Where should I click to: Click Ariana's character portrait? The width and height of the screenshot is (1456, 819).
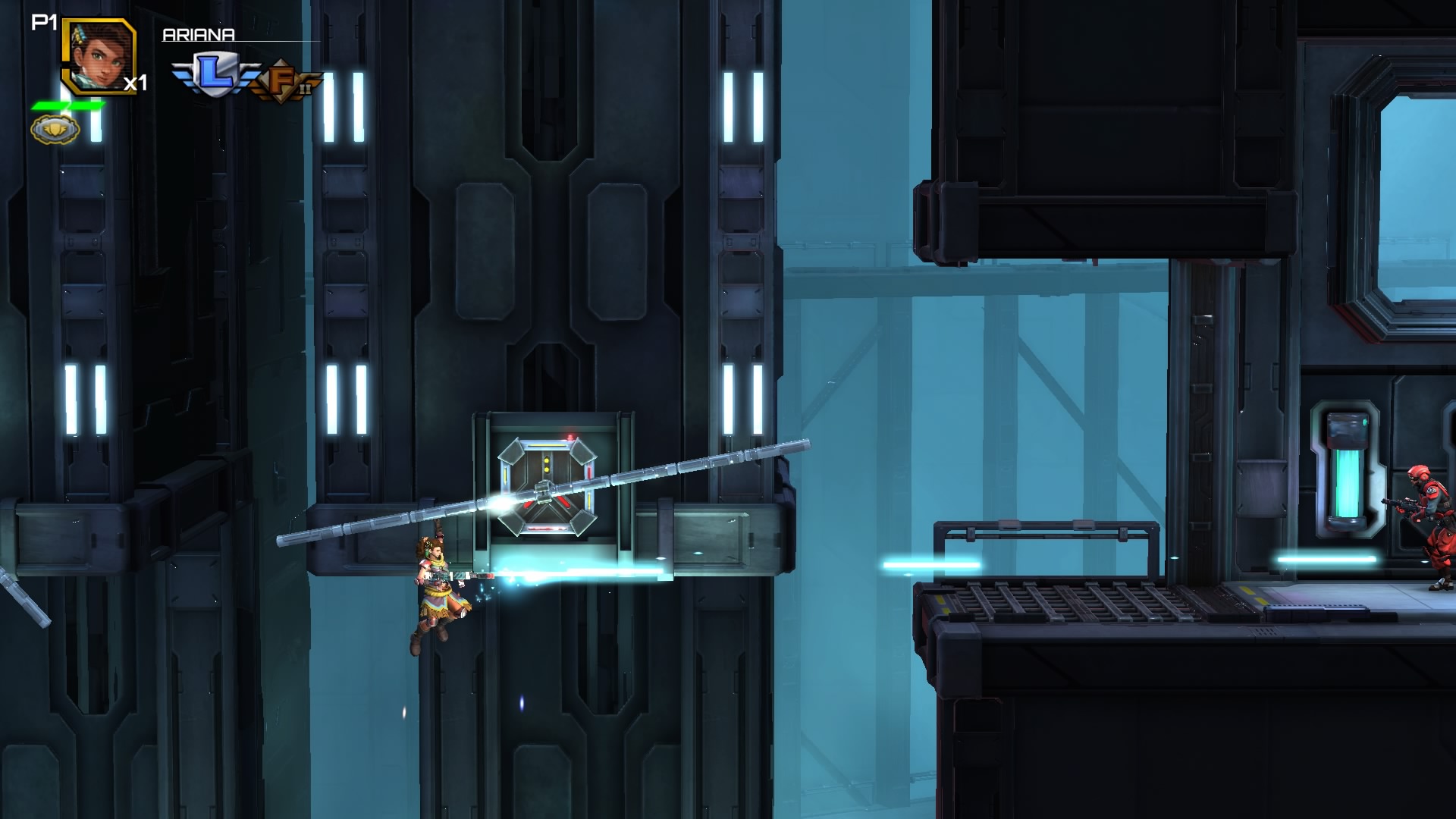click(99, 55)
